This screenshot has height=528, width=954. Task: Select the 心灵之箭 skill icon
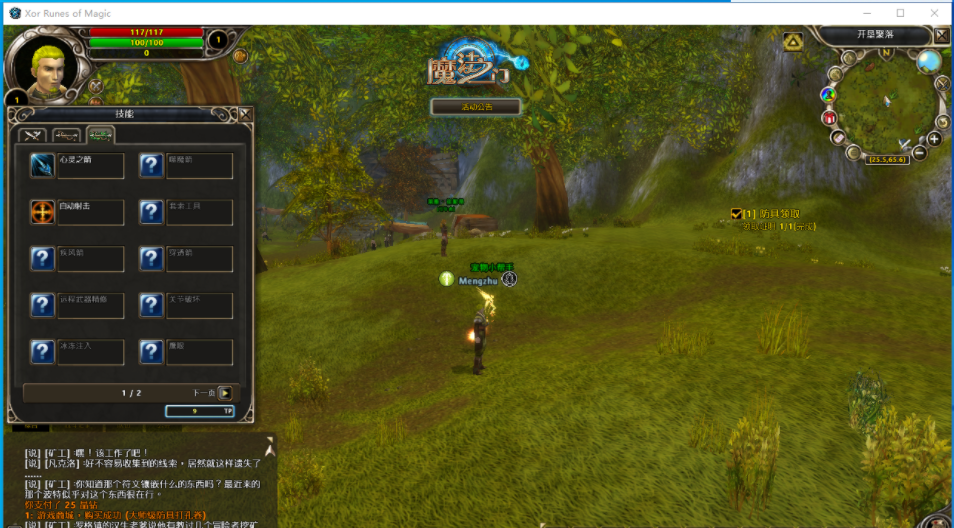(x=42, y=165)
